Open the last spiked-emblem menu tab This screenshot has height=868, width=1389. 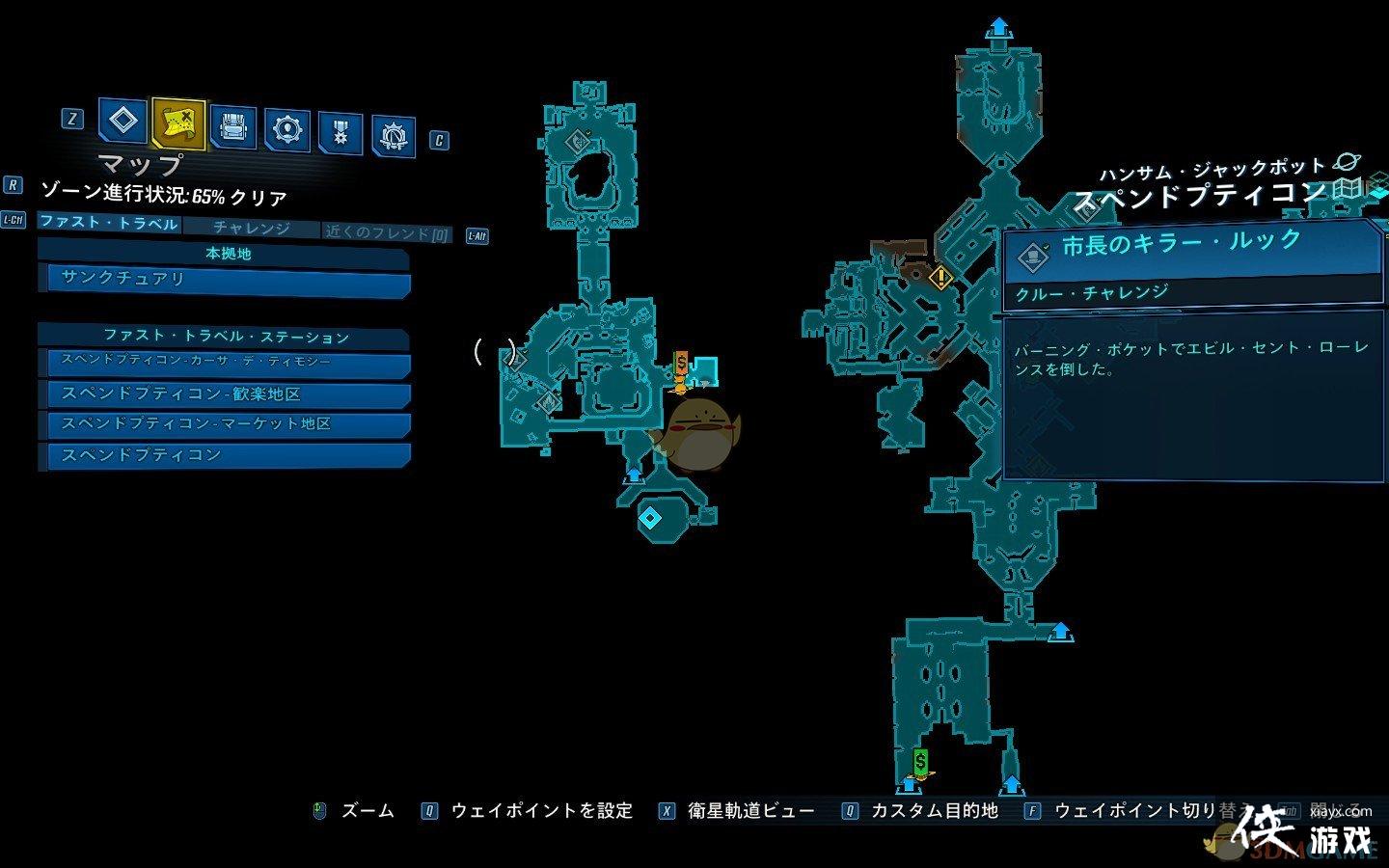pos(393,137)
